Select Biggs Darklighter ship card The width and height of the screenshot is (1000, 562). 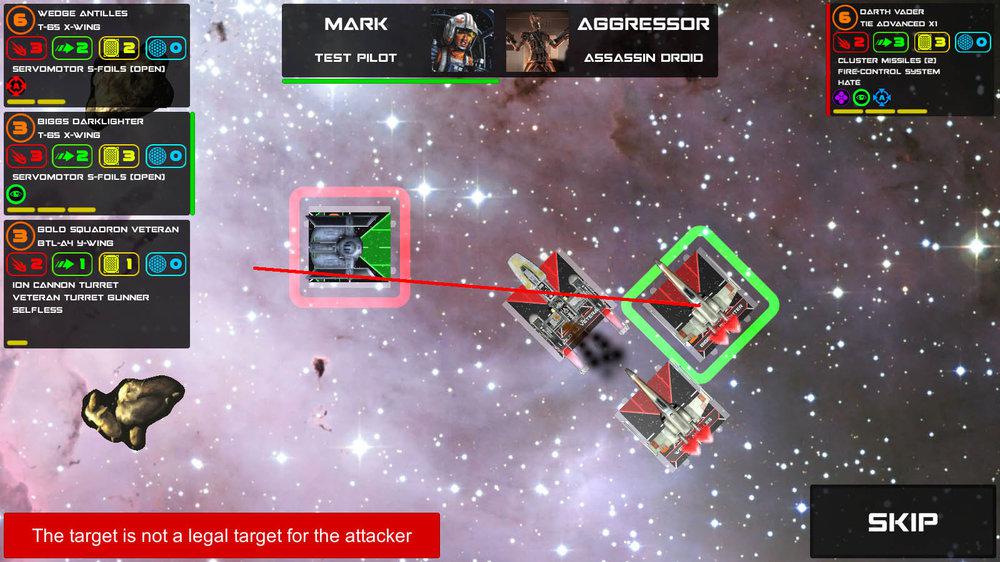coord(96,163)
